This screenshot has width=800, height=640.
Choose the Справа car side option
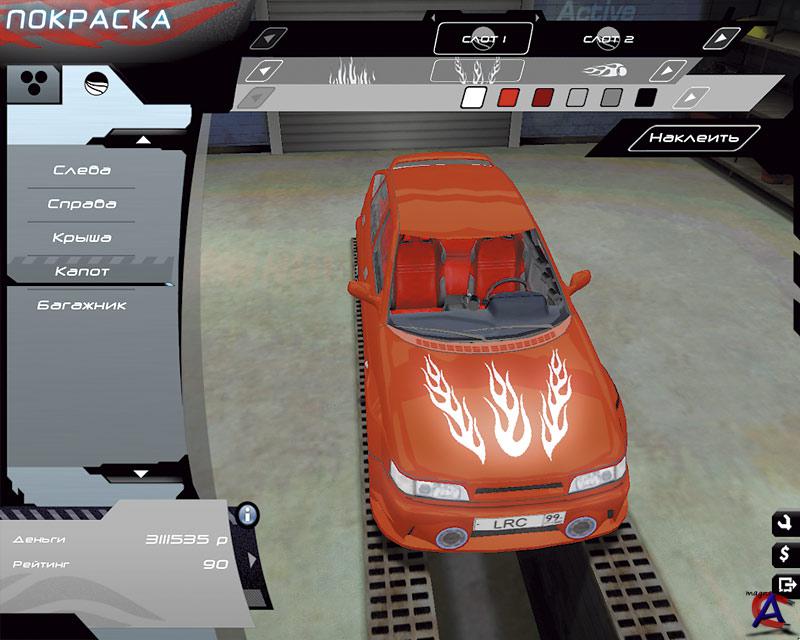[x=82, y=204]
